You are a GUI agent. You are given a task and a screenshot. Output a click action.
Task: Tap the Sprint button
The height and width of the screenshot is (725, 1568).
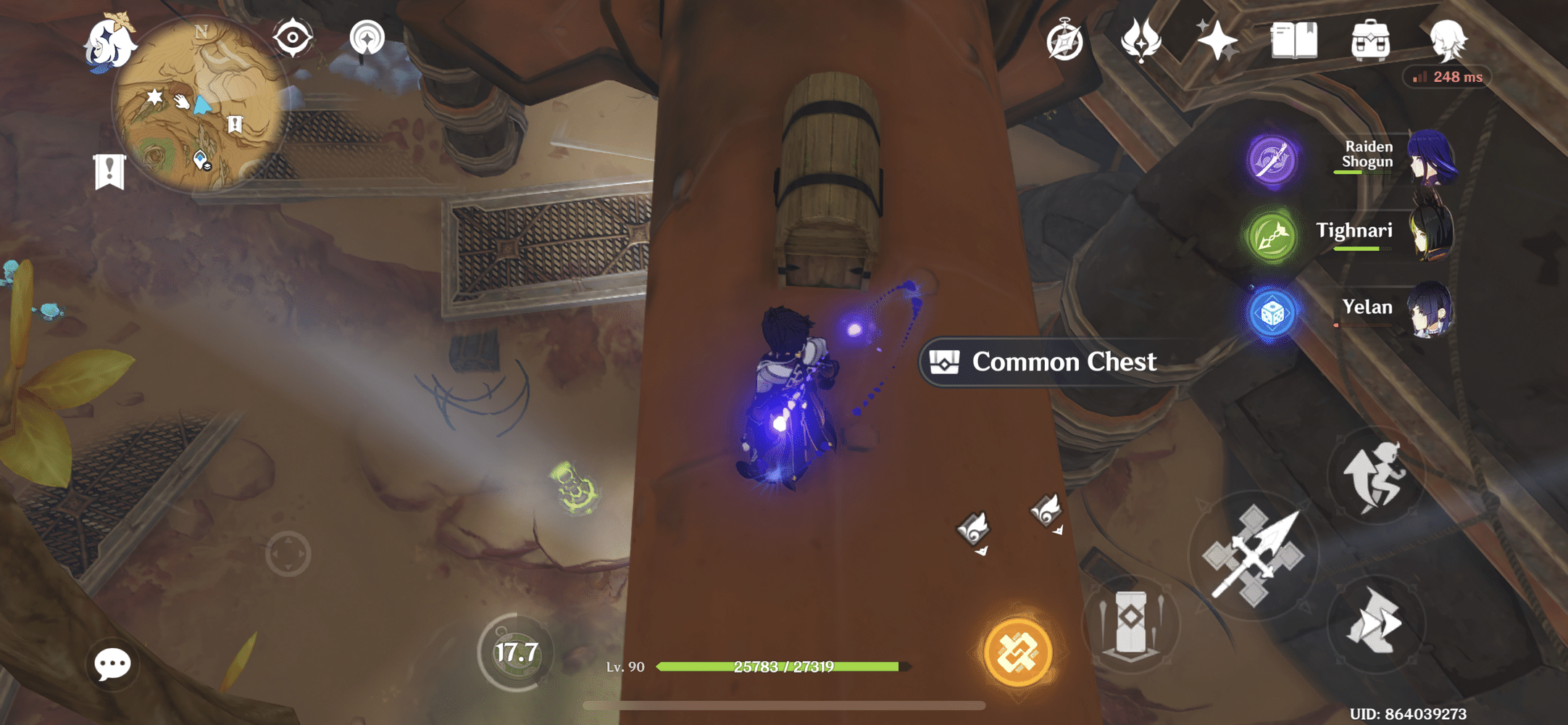pos(1375,625)
